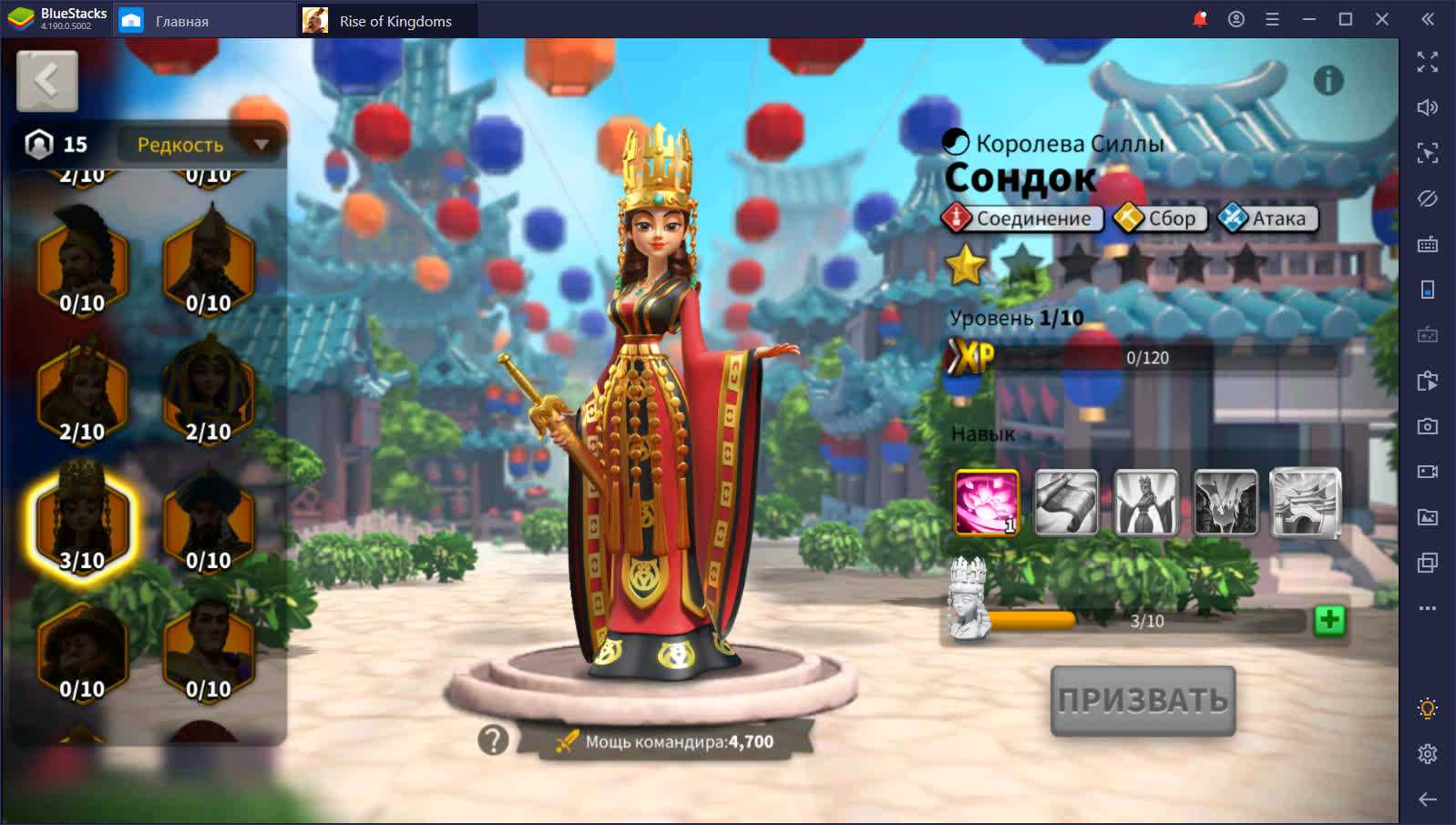View the locked temple gate skill
1456x825 pixels.
point(1305,502)
